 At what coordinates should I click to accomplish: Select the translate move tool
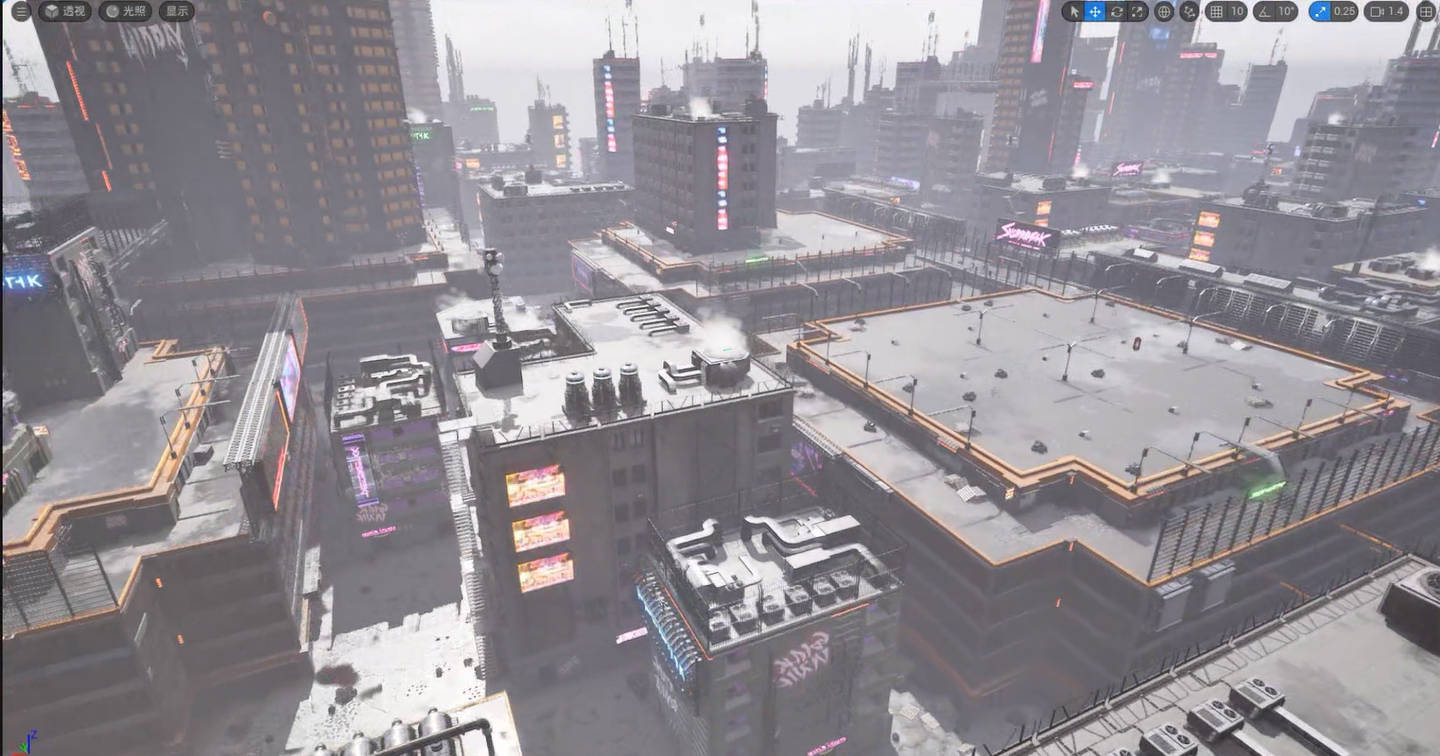pos(1095,12)
